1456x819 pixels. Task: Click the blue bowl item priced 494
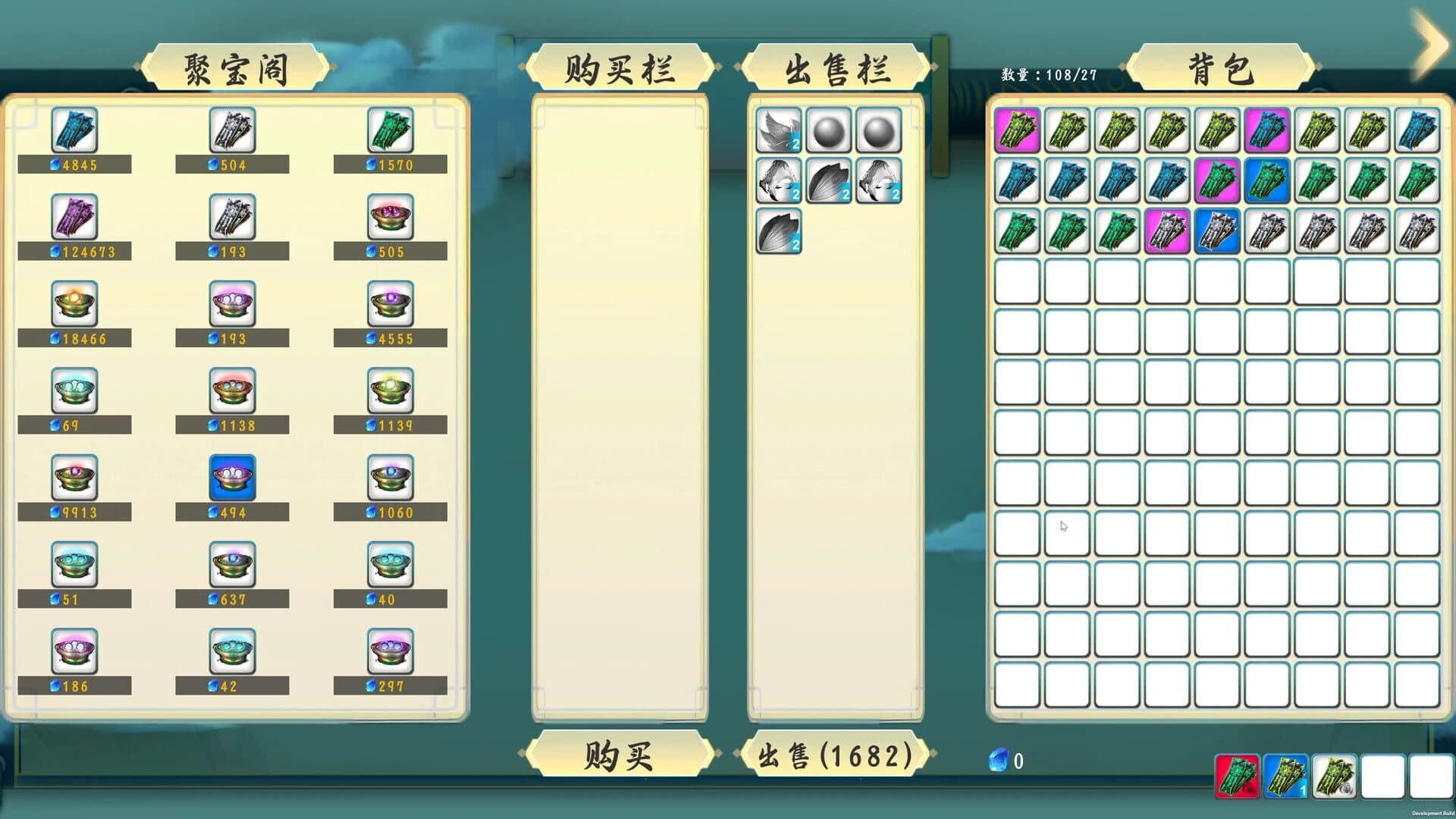(232, 478)
